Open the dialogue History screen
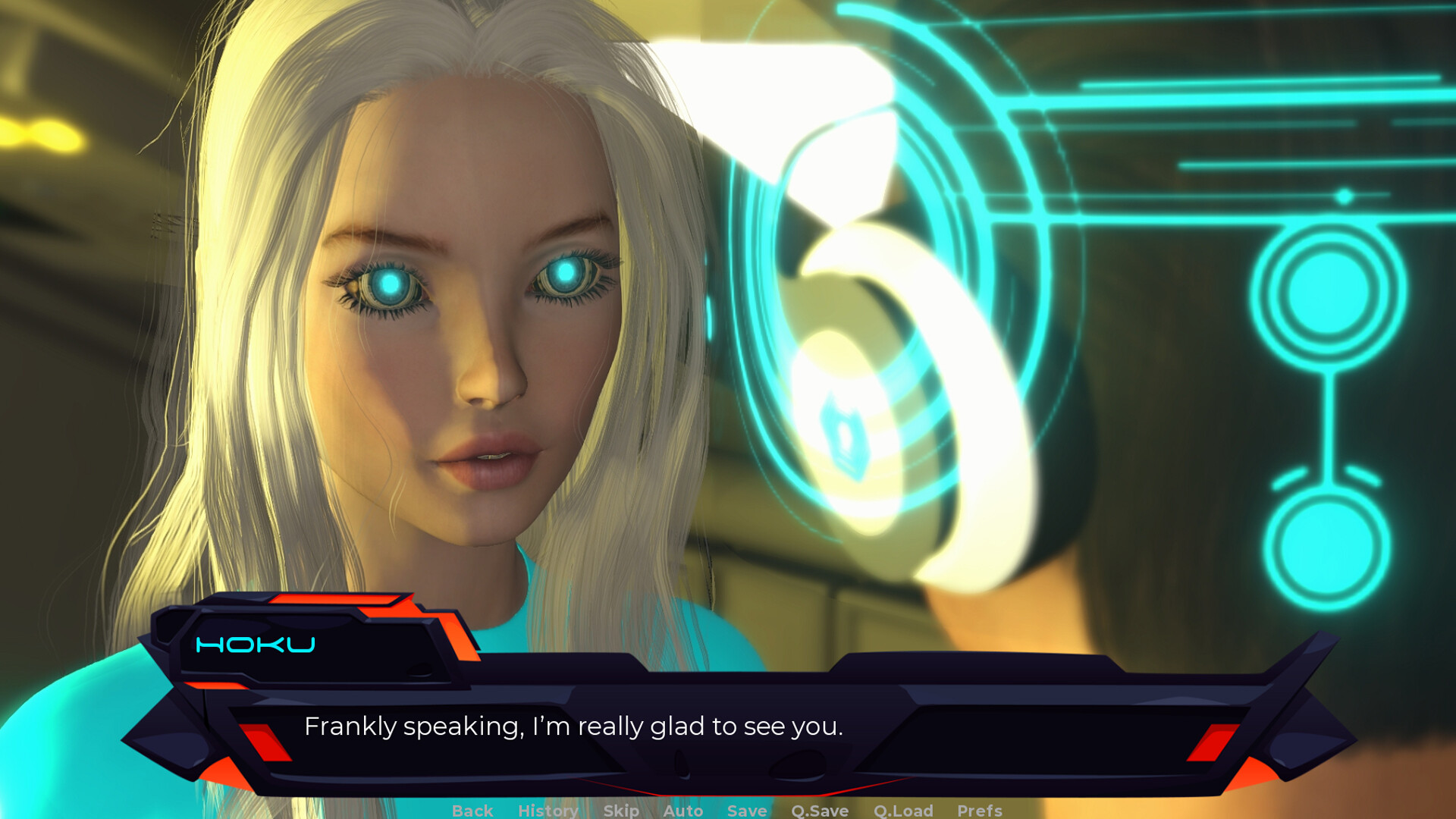The width and height of the screenshot is (1456, 819). [548, 811]
